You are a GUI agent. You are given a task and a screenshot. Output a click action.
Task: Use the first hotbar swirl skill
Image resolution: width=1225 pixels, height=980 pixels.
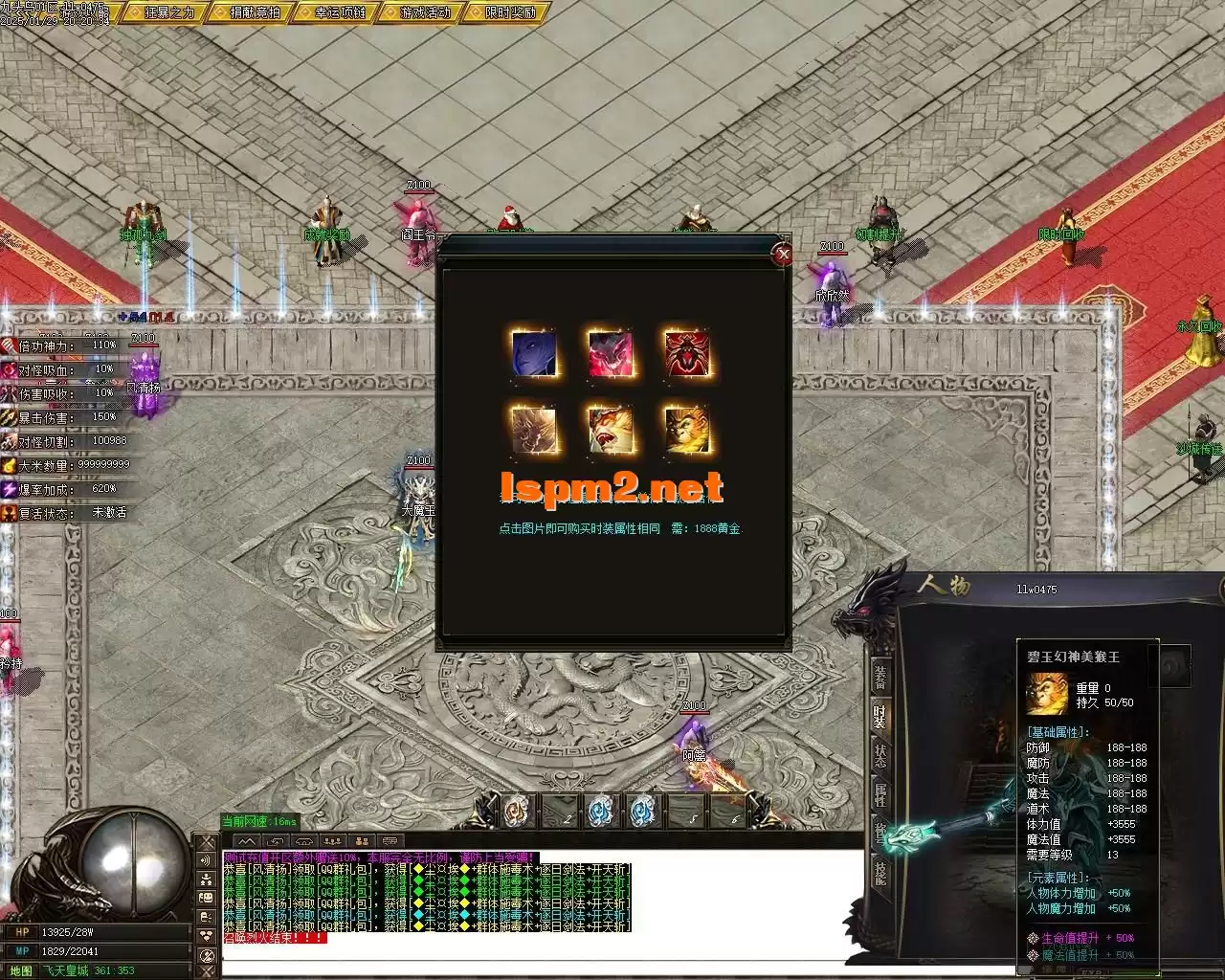[x=518, y=811]
